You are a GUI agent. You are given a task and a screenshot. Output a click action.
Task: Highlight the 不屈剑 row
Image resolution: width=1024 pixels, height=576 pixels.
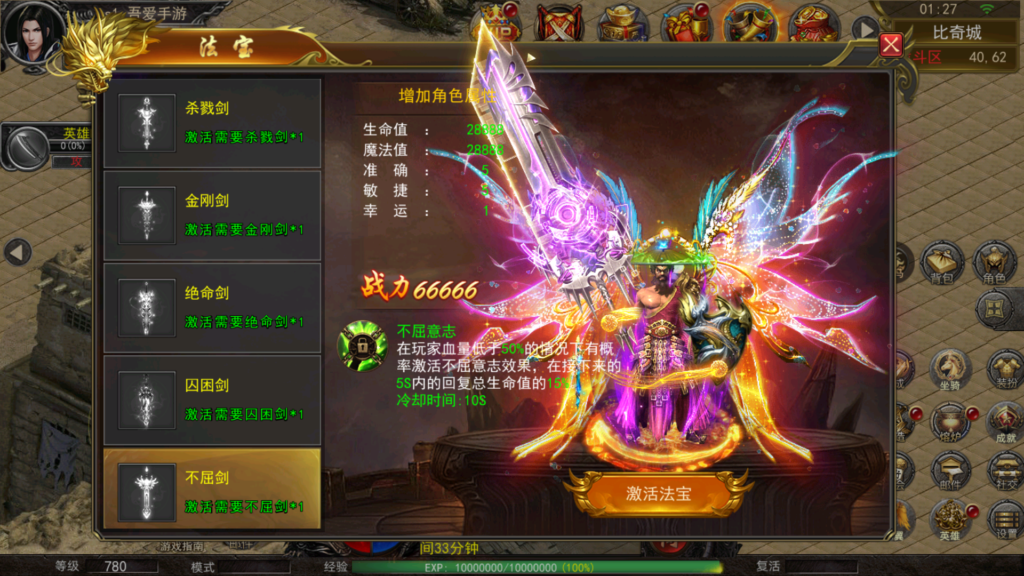[211, 490]
